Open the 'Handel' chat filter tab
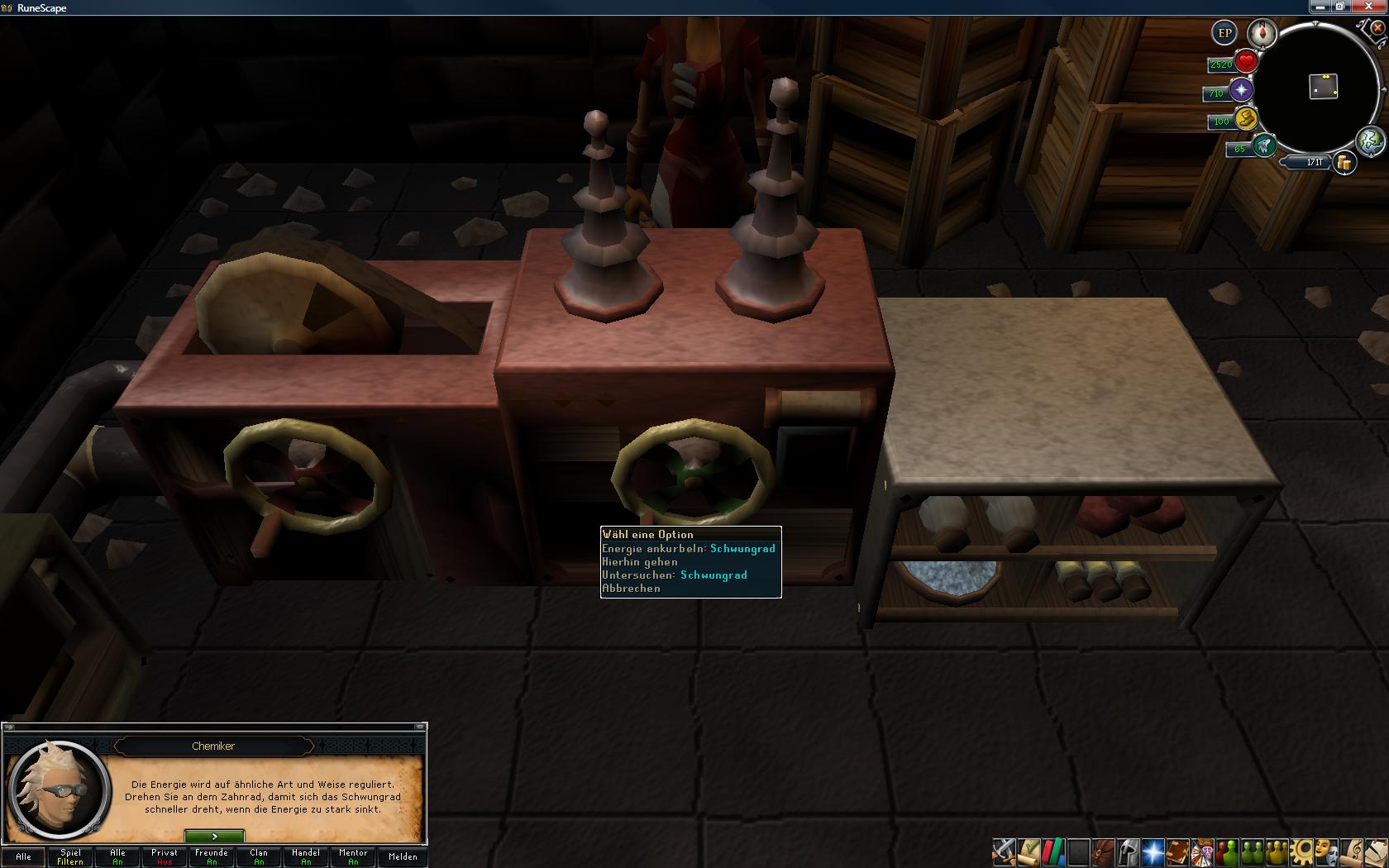This screenshot has height=868, width=1389. coord(306,856)
